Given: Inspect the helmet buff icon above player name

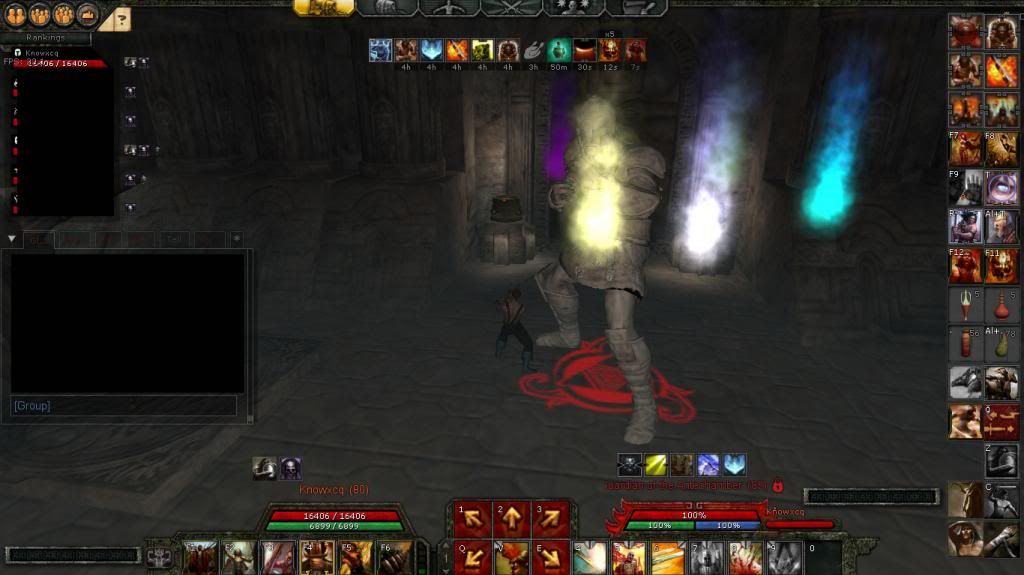Looking at the screenshot, I should pos(264,467).
